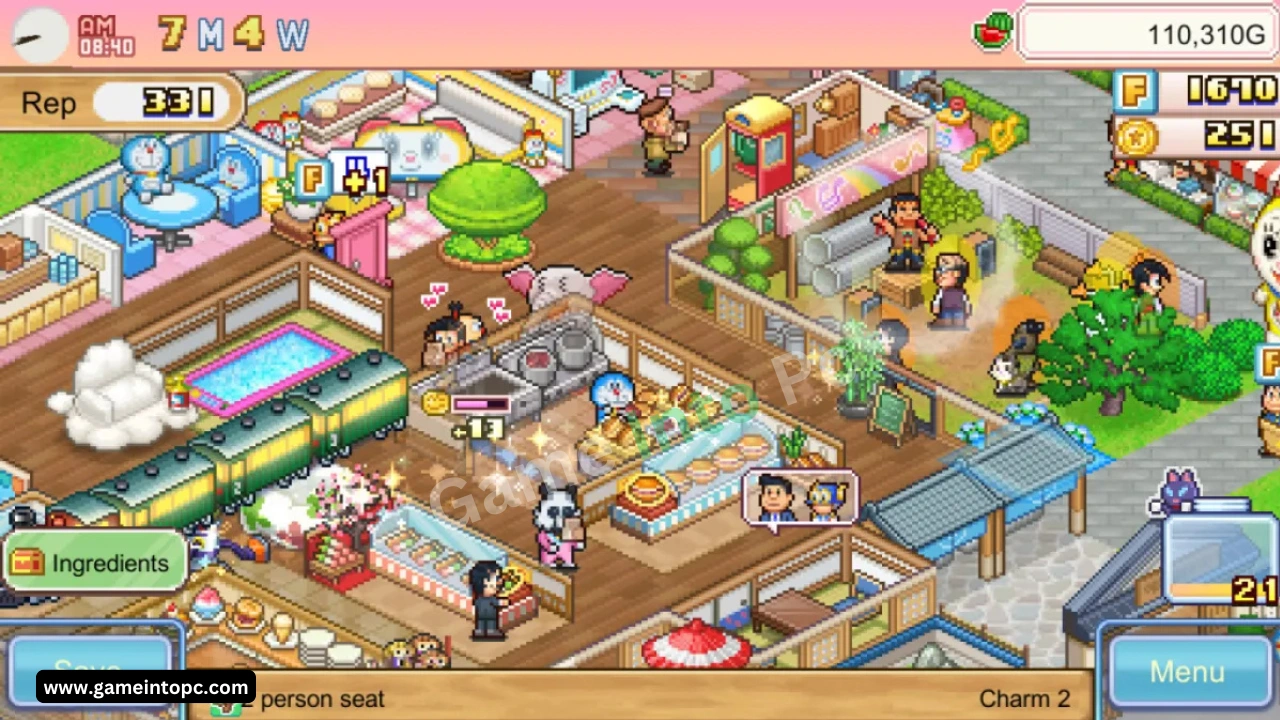Image resolution: width=1280 pixels, height=720 pixels.
Task: Click the Ingredients button
Action: pyautogui.click(x=95, y=562)
